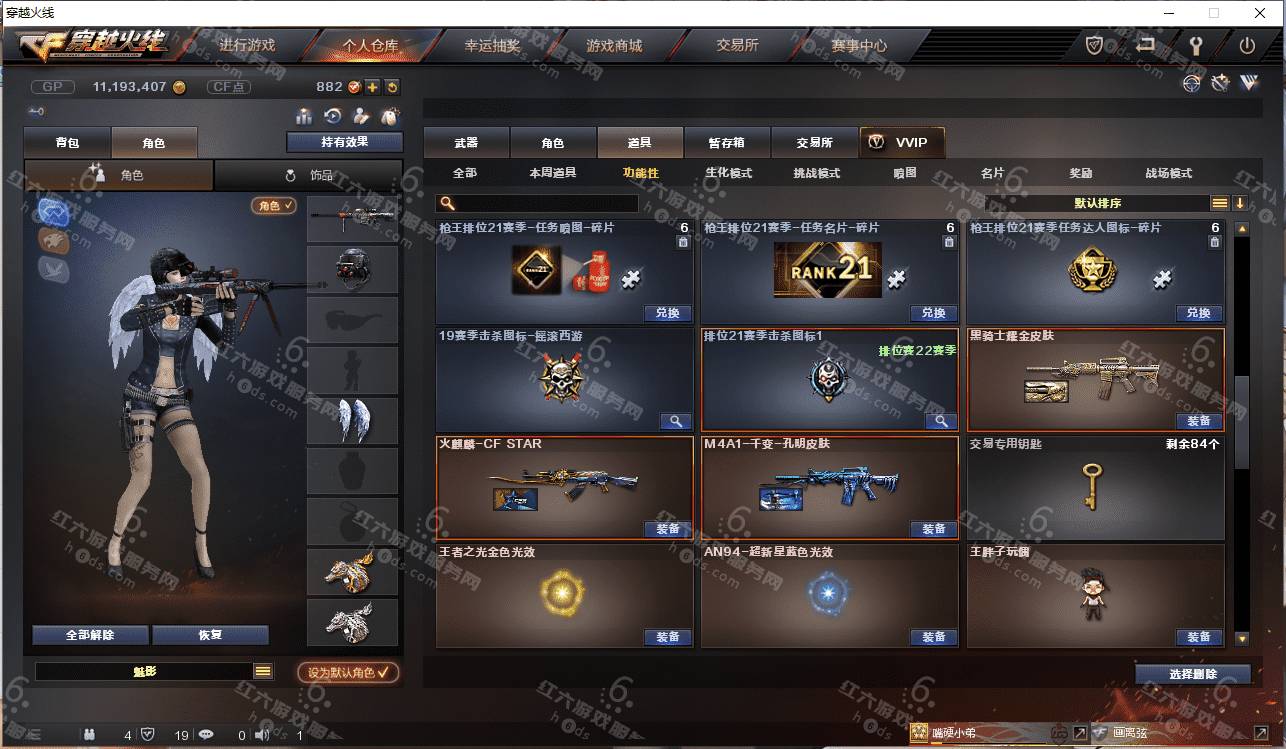This screenshot has height=749, width=1286.
Task: Choose the 生化模式 item filter
Action: click(x=728, y=173)
